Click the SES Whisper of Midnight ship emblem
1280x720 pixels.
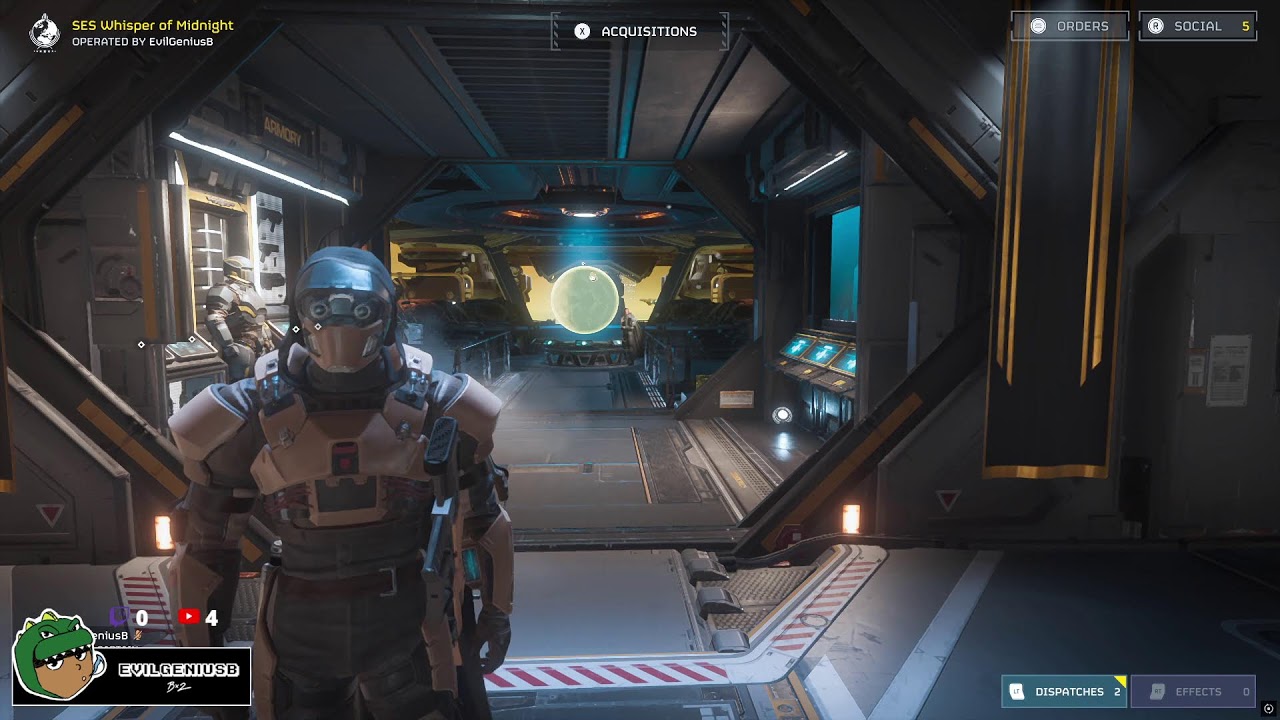pos(45,32)
